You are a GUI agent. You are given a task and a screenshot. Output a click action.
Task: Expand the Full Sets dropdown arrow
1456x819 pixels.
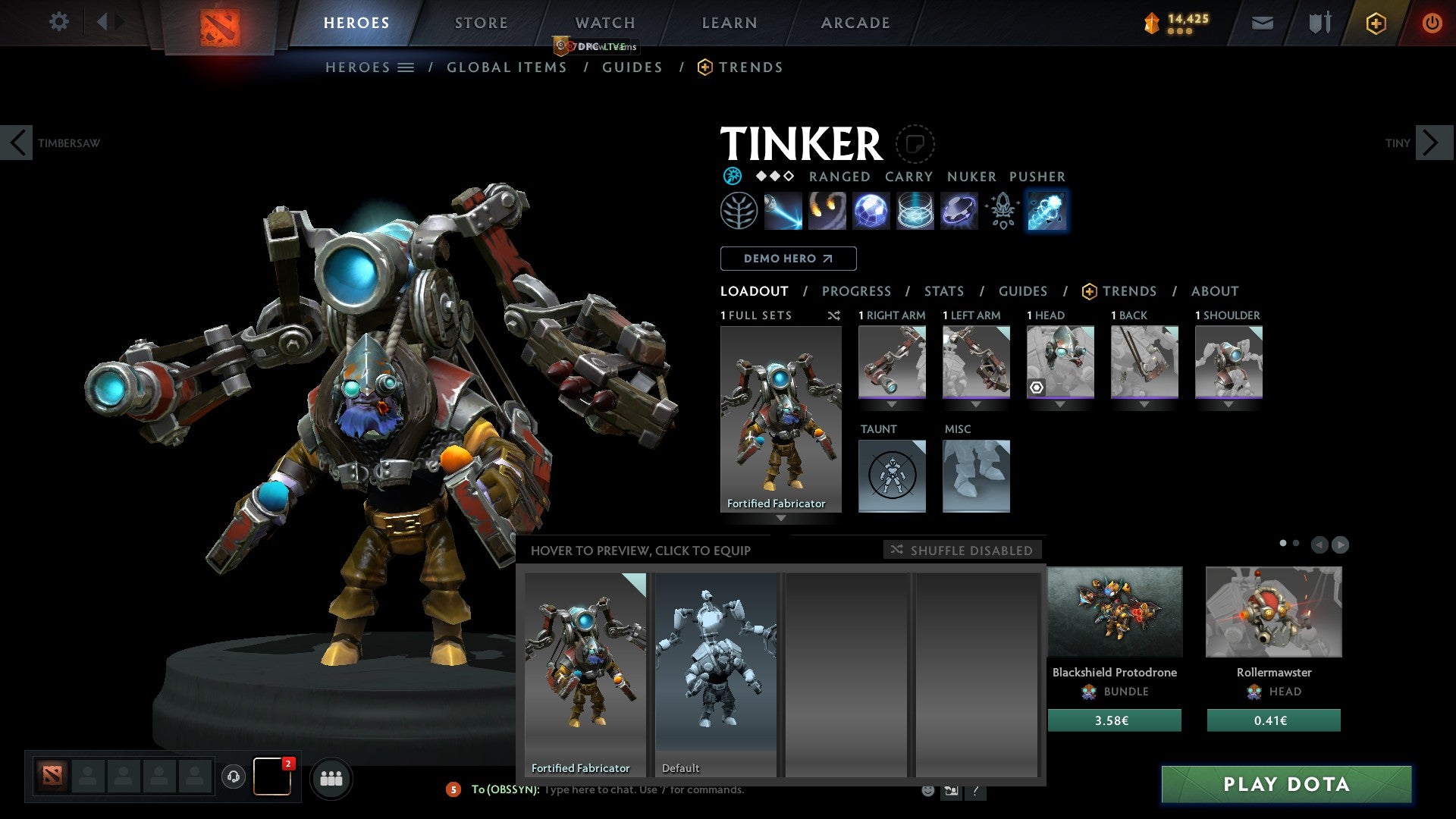(781, 519)
